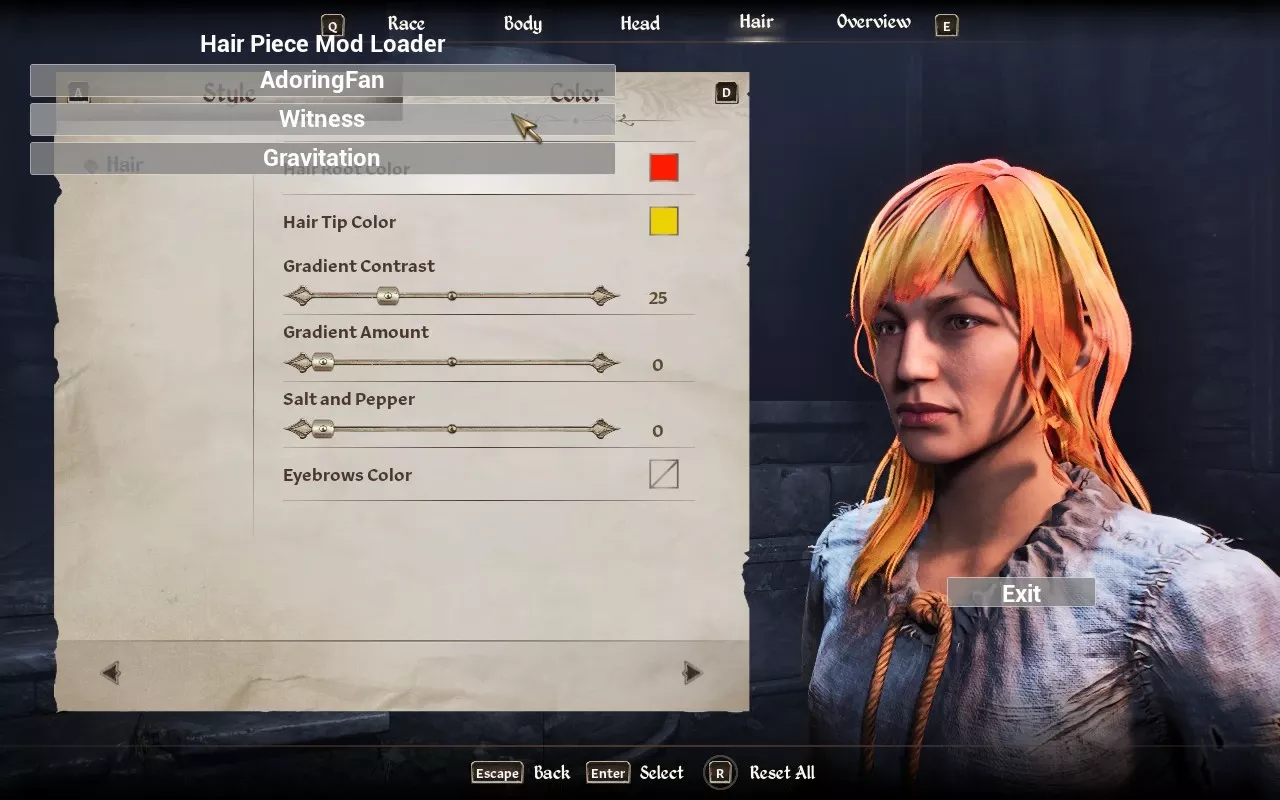Switch to the Race tab
This screenshot has width=1280, height=800.
[406, 24]
